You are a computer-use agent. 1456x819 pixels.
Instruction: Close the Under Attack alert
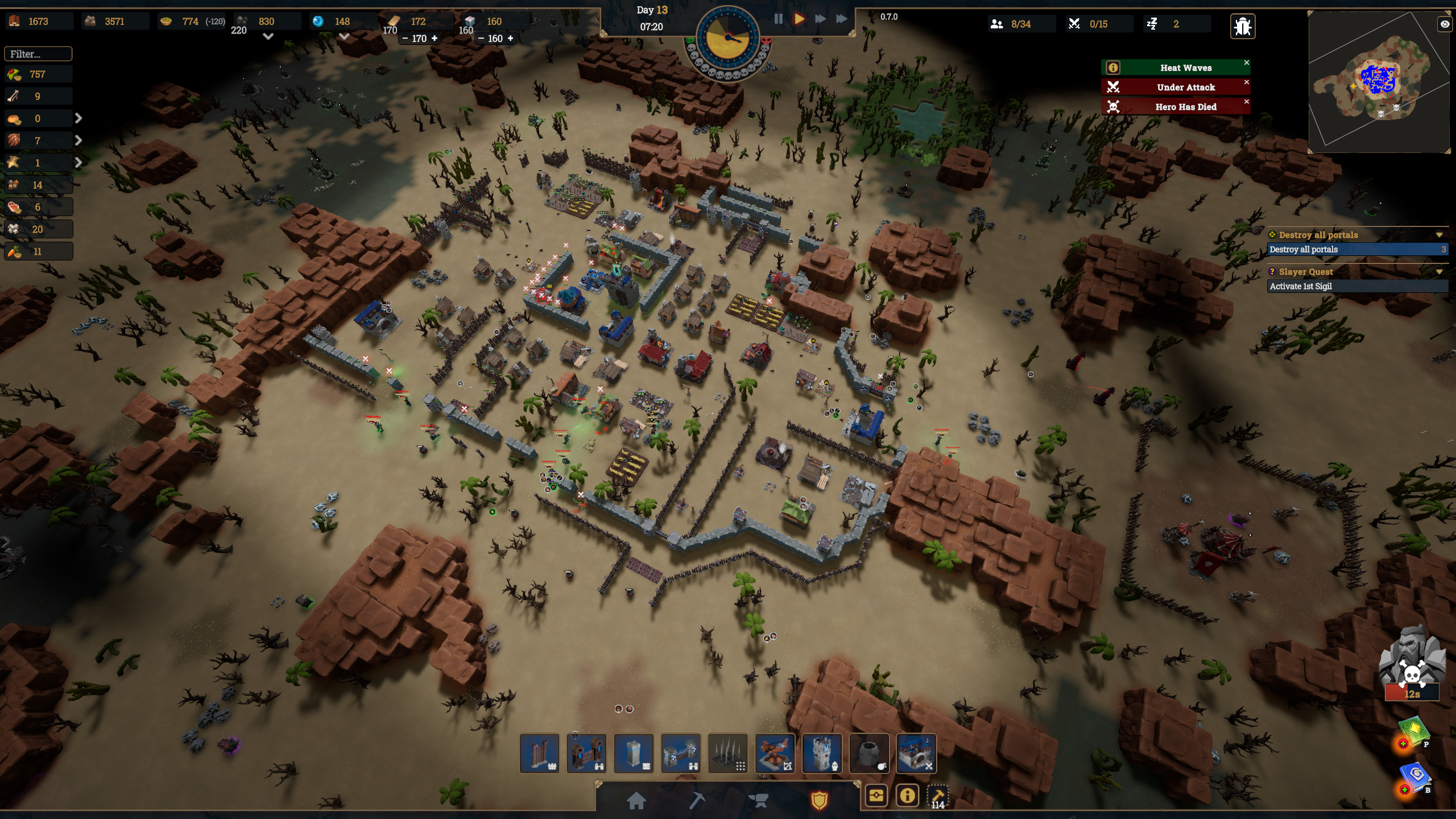point(1246,82)
